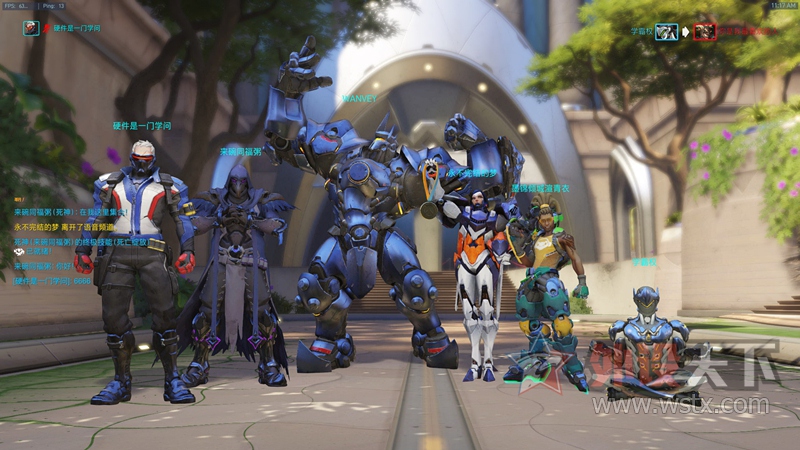Click the red-framed victim portrait in the kill feed
The width and height of the screenshot is (800, 450).
(705, 31)
